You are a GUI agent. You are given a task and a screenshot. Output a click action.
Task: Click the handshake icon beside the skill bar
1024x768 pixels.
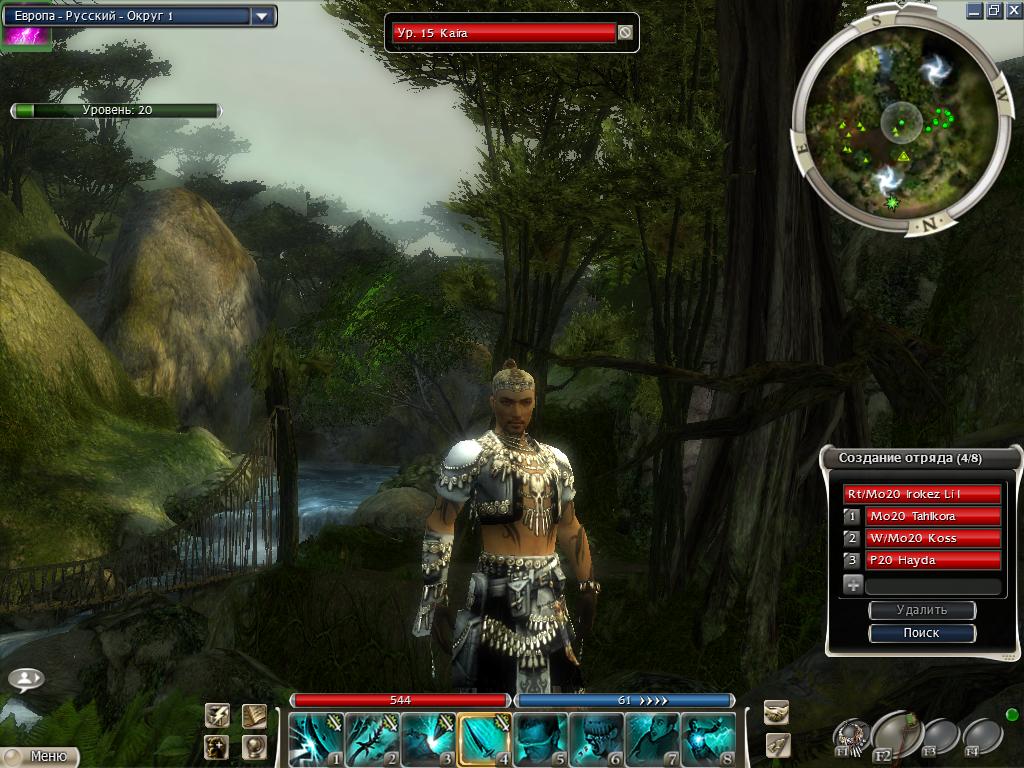click(x=777, y=712)
